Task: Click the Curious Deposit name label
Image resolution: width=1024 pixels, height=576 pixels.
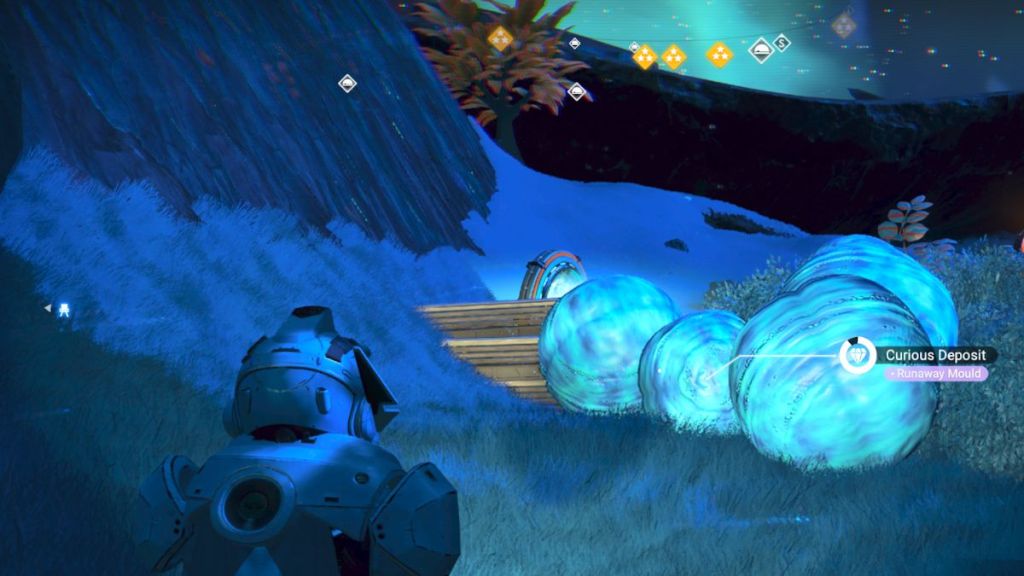Action: point(936,355)
